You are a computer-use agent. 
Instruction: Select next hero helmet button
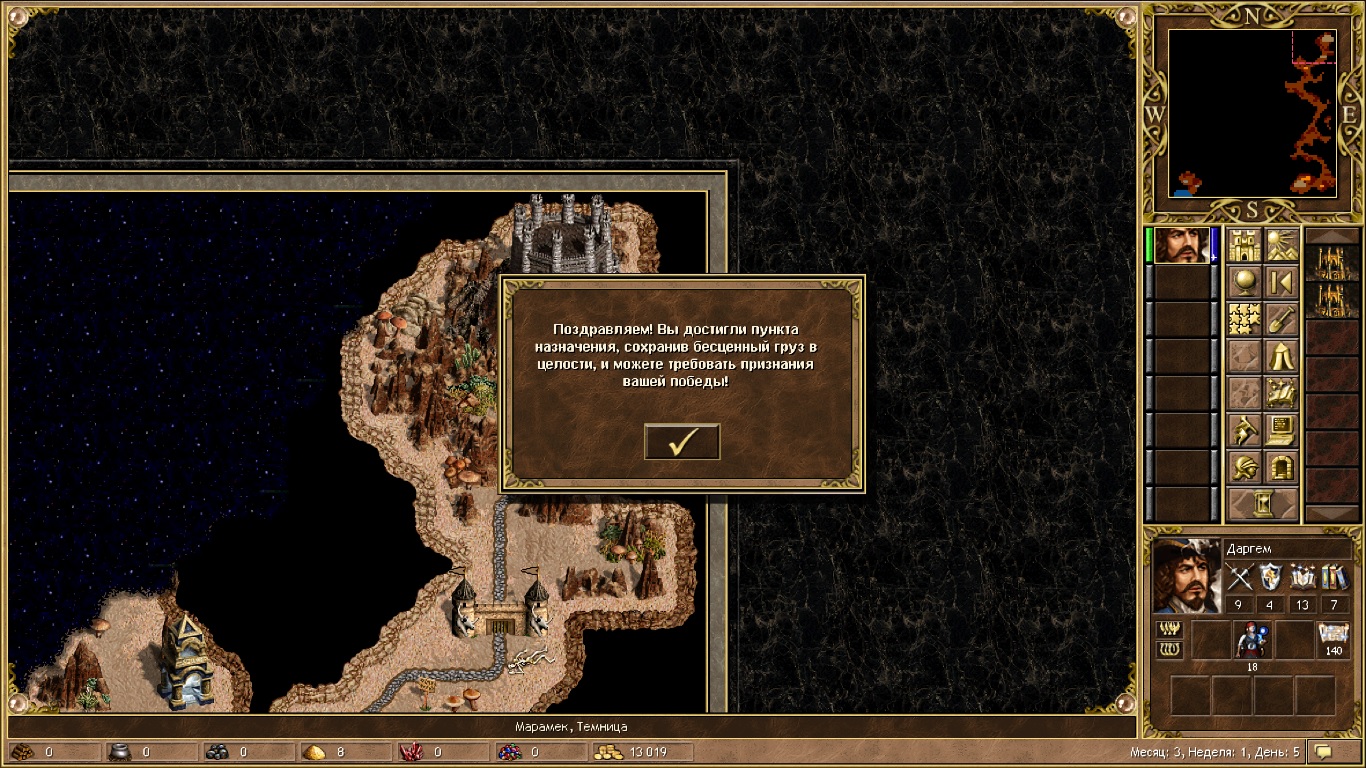click(1244, 467)
